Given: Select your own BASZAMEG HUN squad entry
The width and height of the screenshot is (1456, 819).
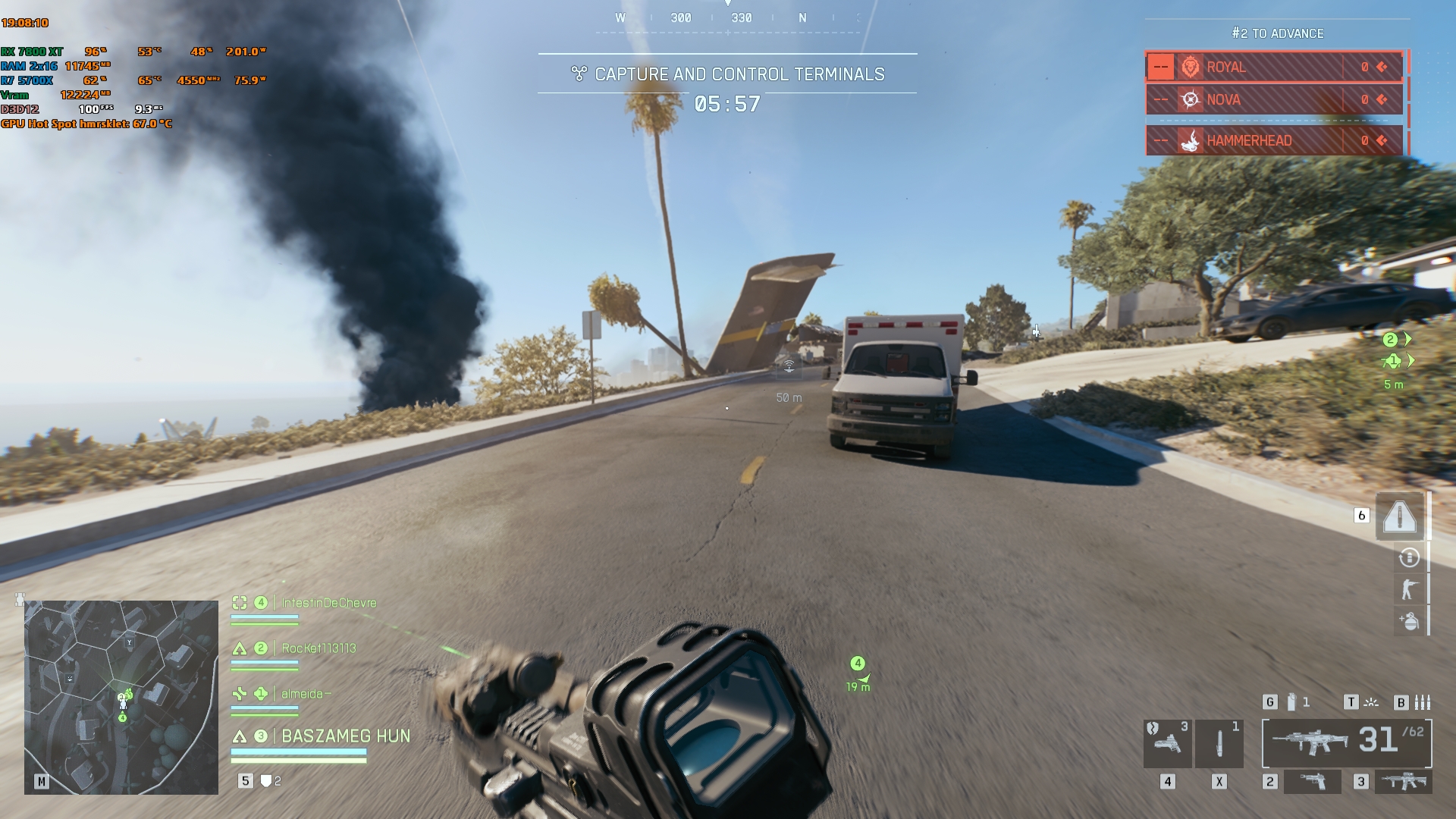Looking at the screenshot, I should coord(345,736).
